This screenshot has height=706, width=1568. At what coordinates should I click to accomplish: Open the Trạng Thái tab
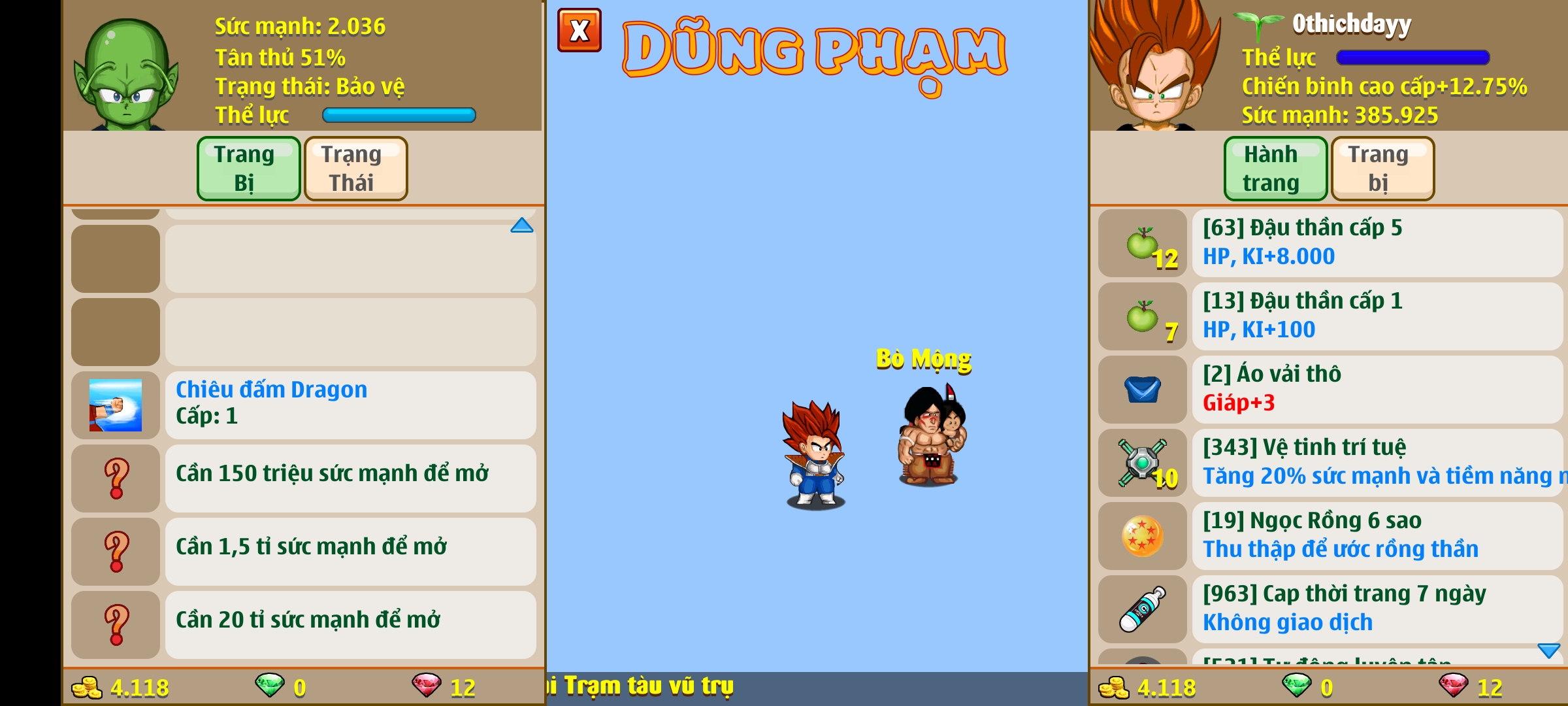coord(355,168)
